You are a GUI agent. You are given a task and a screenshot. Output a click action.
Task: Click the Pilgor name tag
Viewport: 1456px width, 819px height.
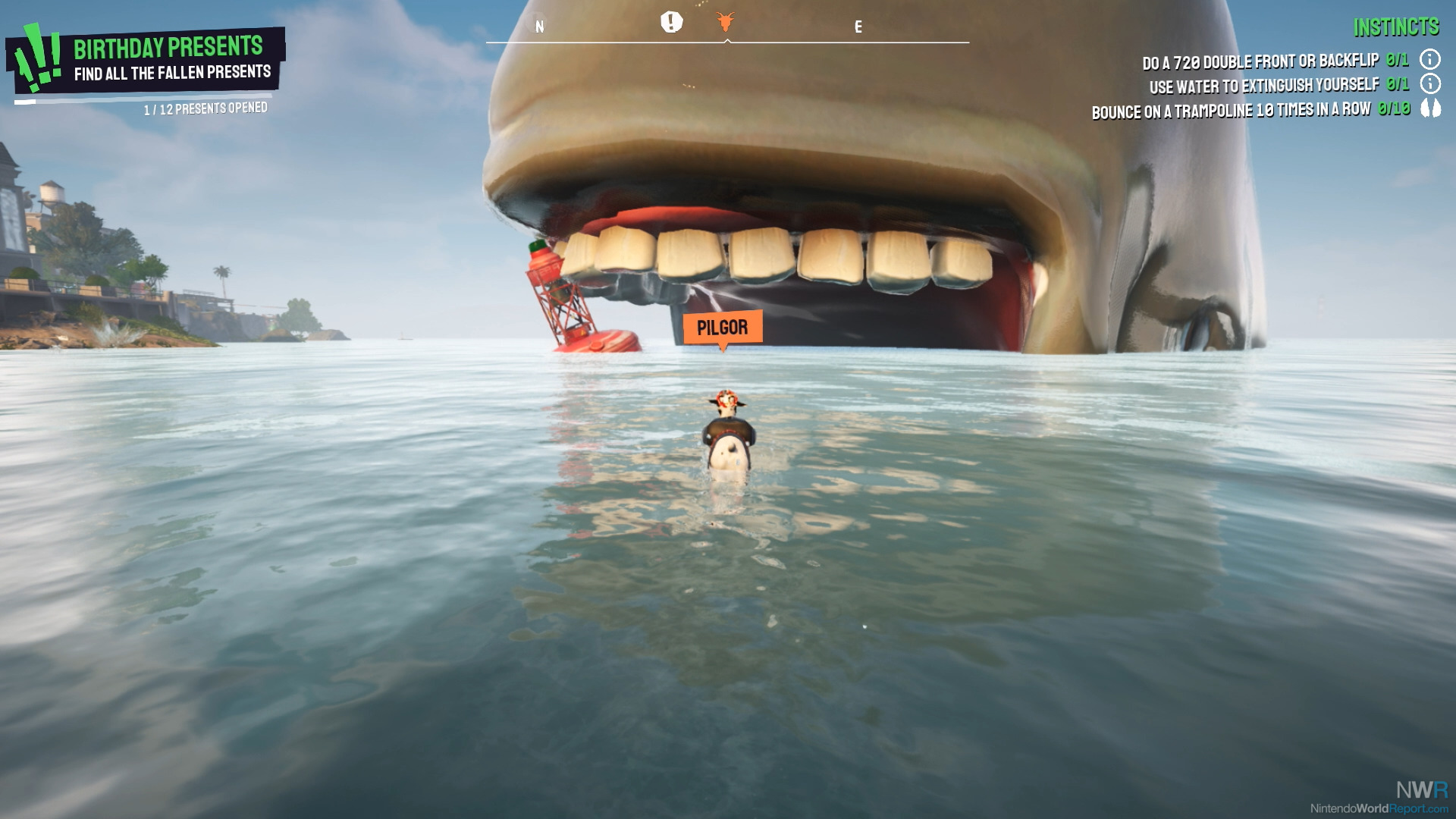722,328
